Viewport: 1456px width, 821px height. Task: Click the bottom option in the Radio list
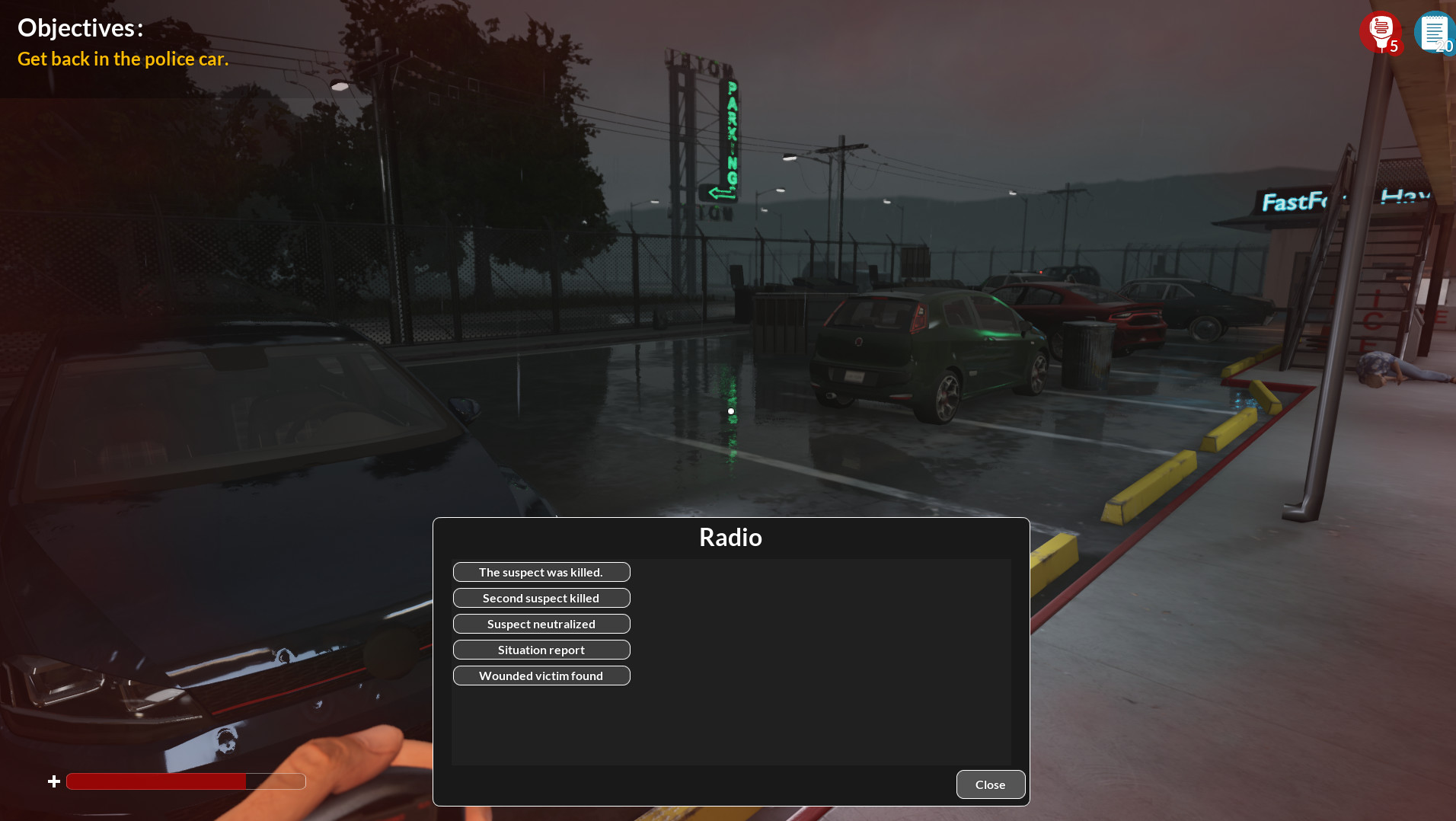pyautogui.click(x=541, y=675)
